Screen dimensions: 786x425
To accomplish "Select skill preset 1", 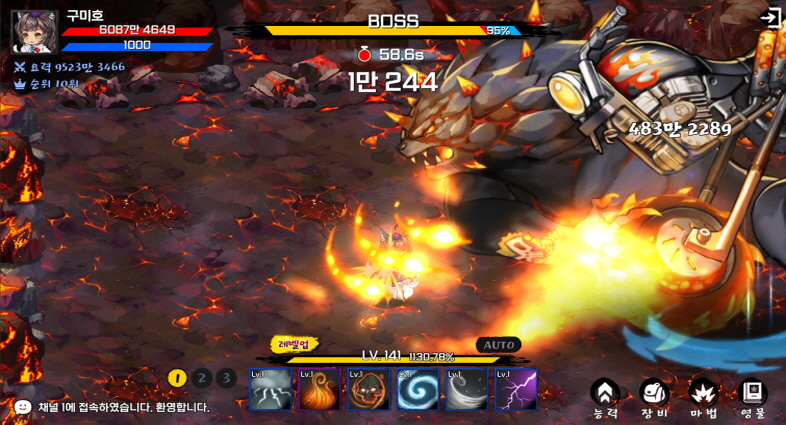I will coord(178,378).
